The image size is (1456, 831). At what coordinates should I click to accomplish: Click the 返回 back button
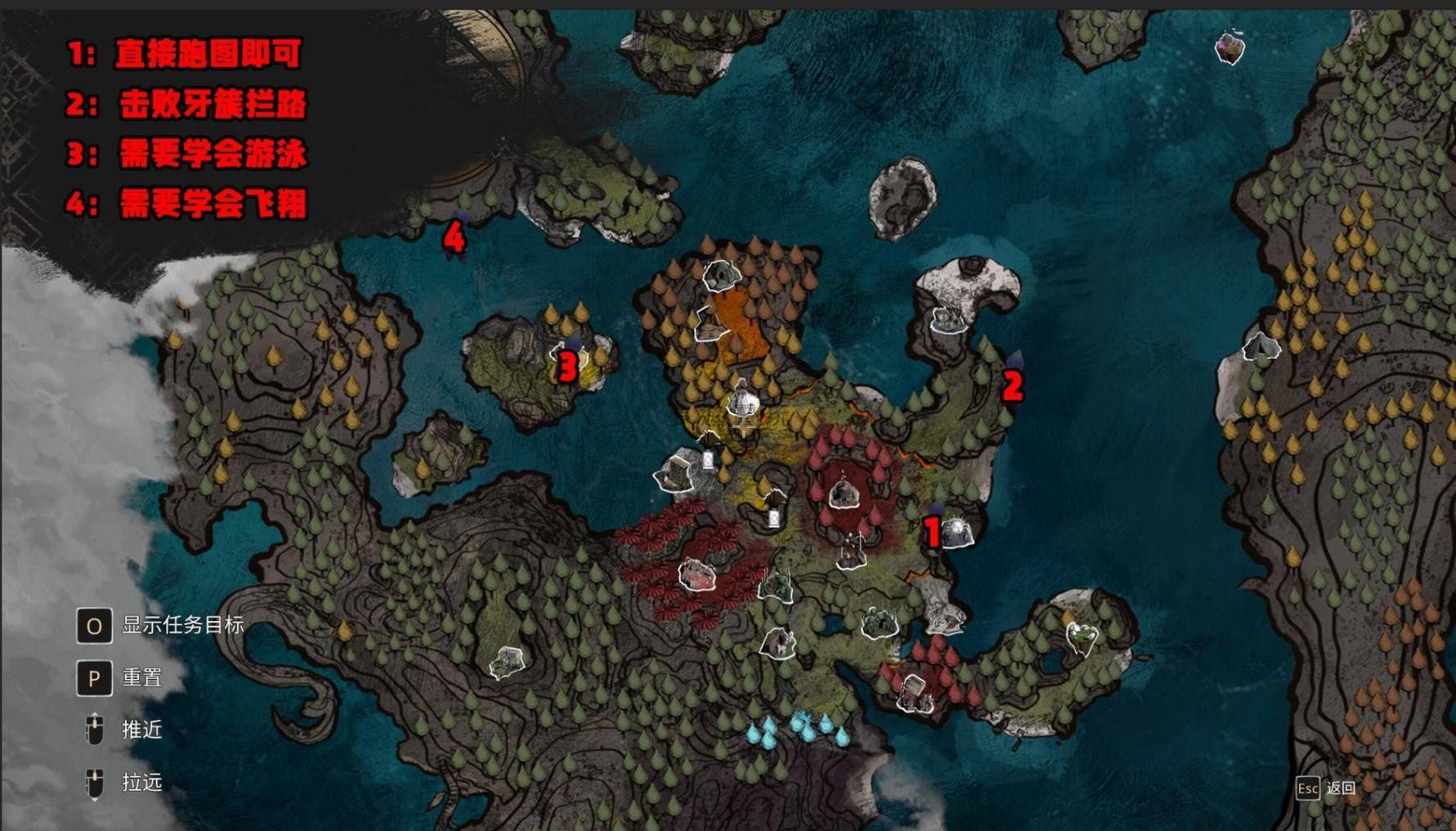1326,788
